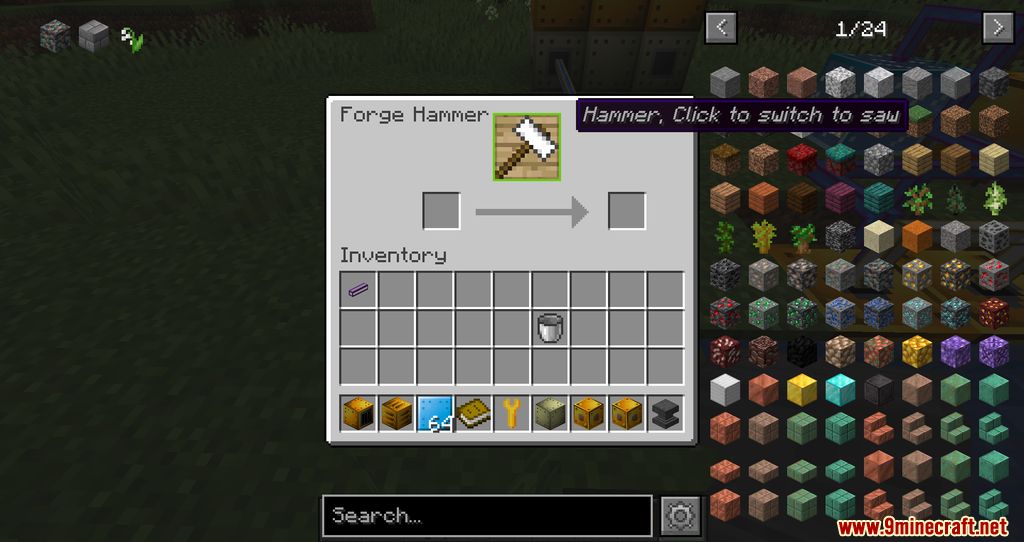
Task: Pick the gold block in the item list
Action: 802,388
